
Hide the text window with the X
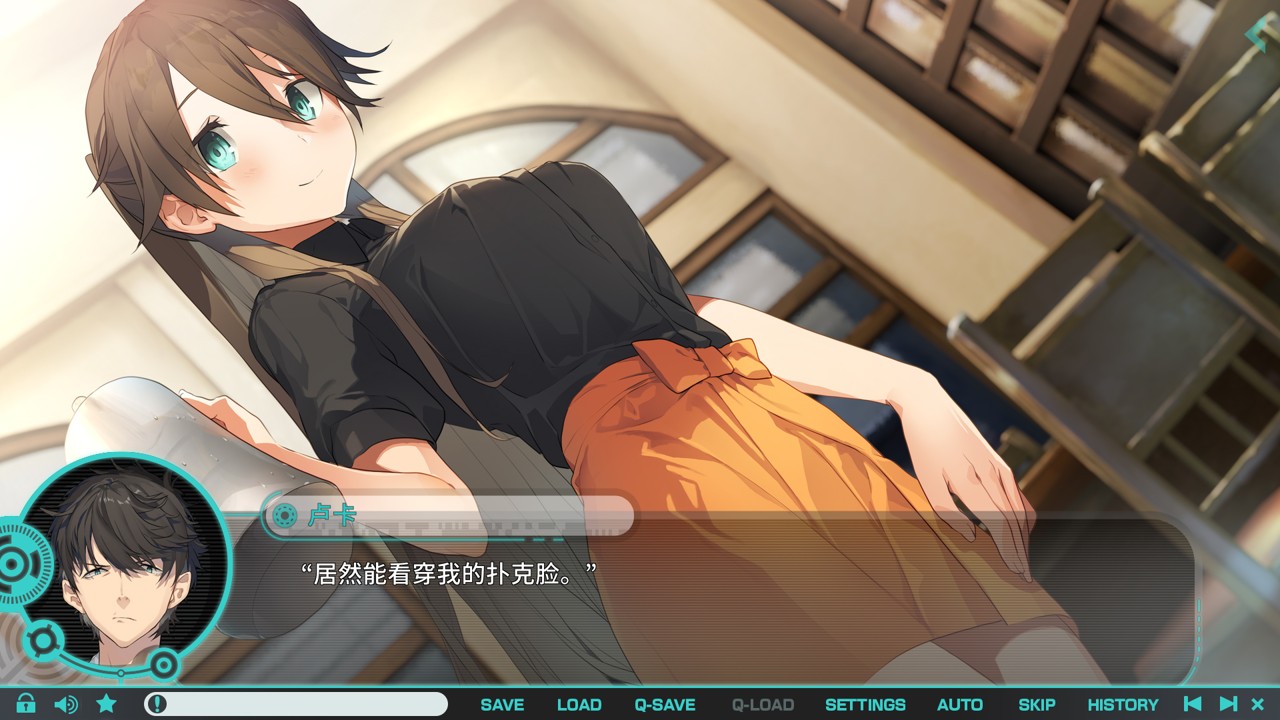click(x=1258, y=704)
